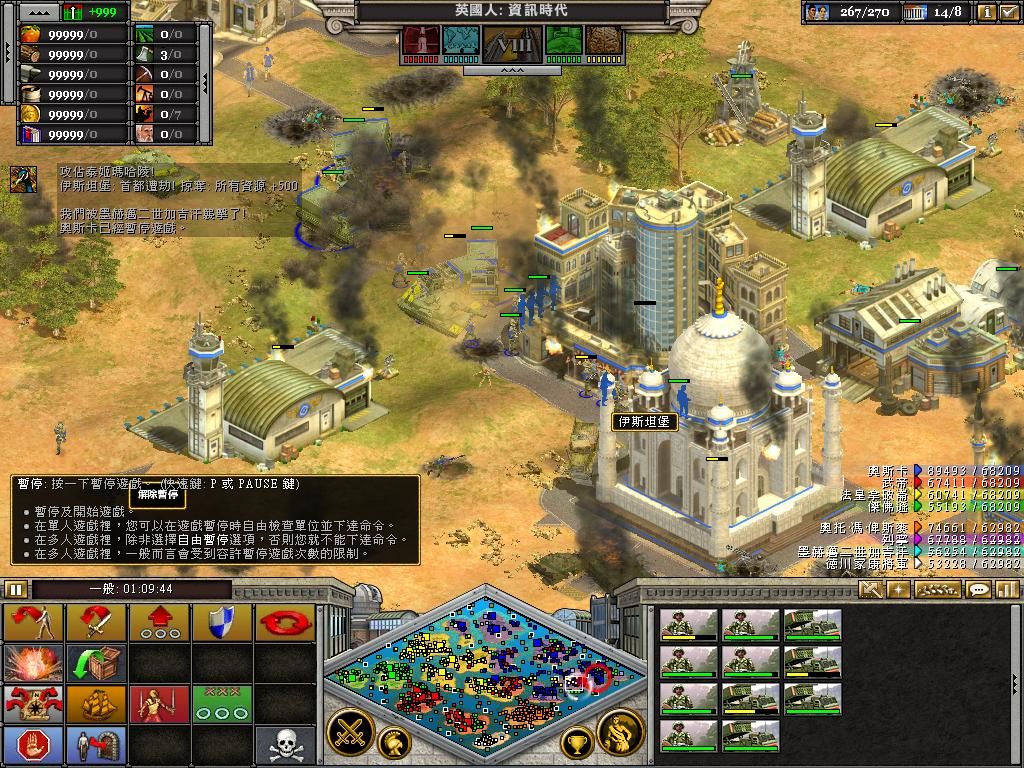Choose the formation command with red up arrow
This screenshot has height=768, width=1024.
[160, 623]
